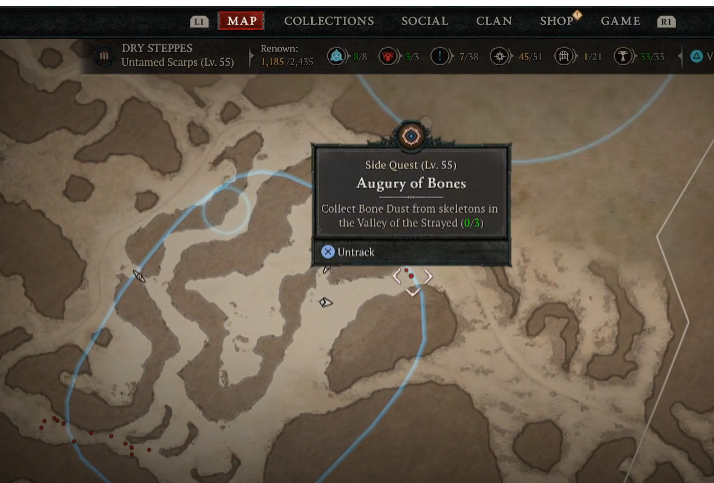Image resolution: width=714 pixels, height=483 pixels.
Task: Select the Game tab
Action: (x=620, y=21)
